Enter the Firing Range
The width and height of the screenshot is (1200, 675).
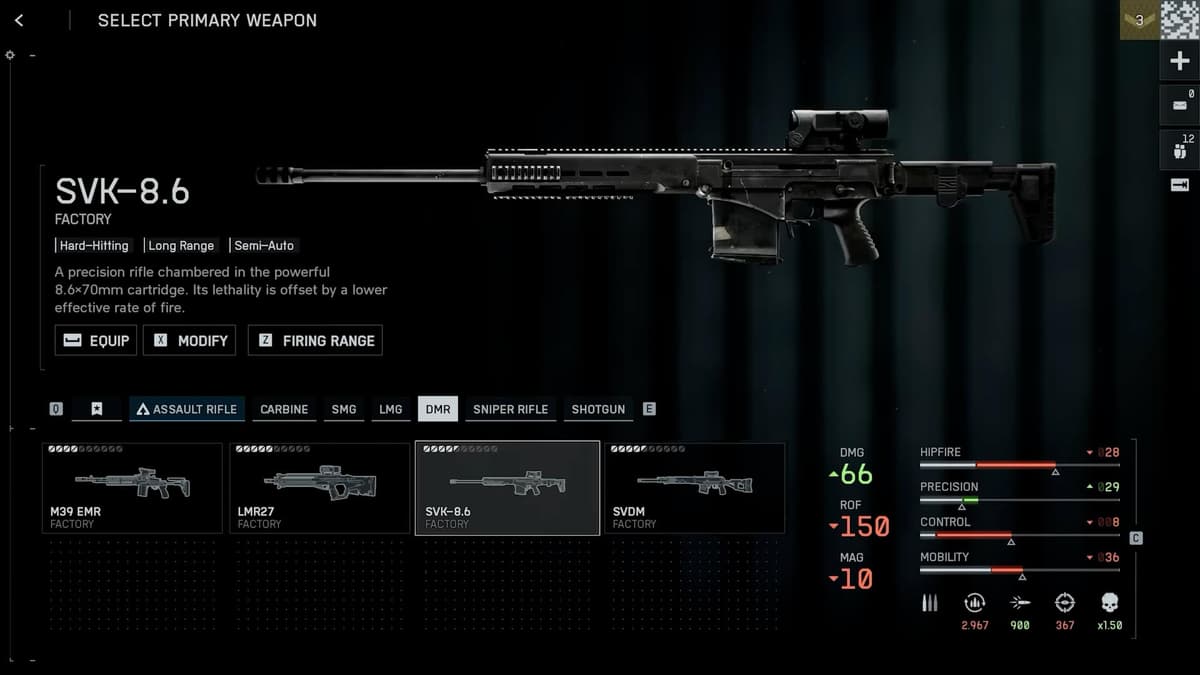pyautogui.click(x=315, y=340)
